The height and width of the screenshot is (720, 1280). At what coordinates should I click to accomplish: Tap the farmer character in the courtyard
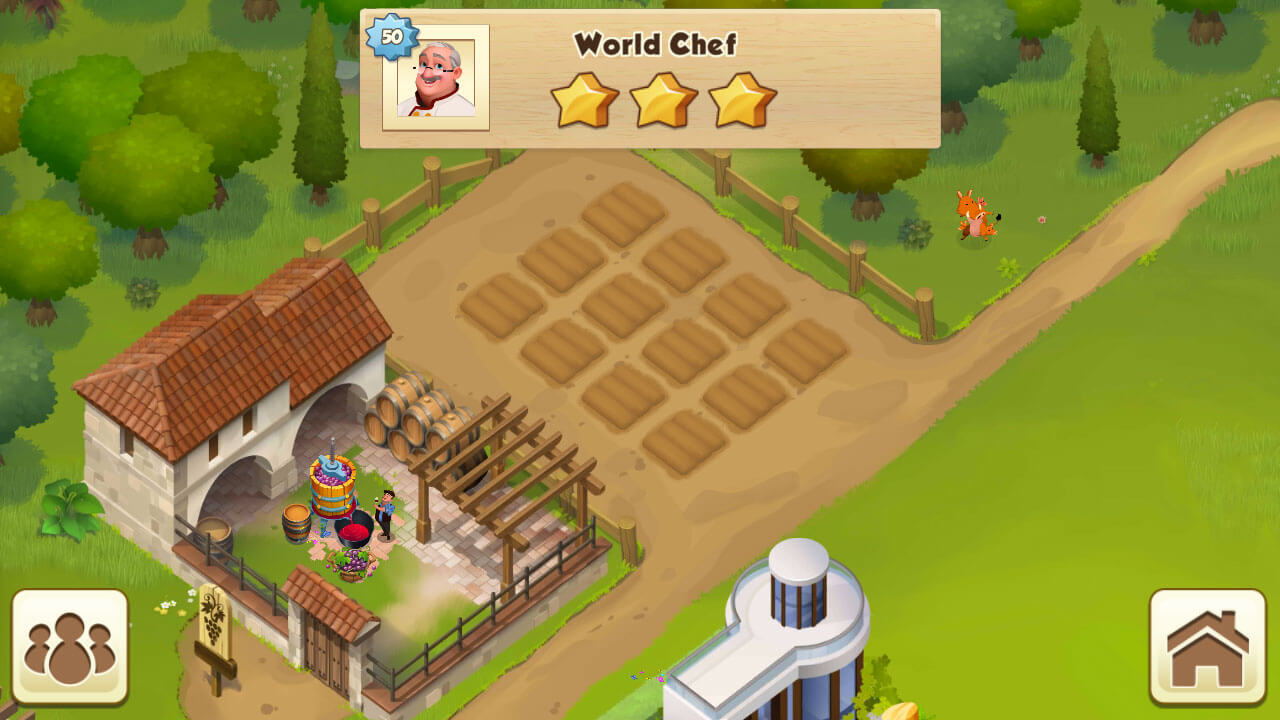click(x=385, y=515)
